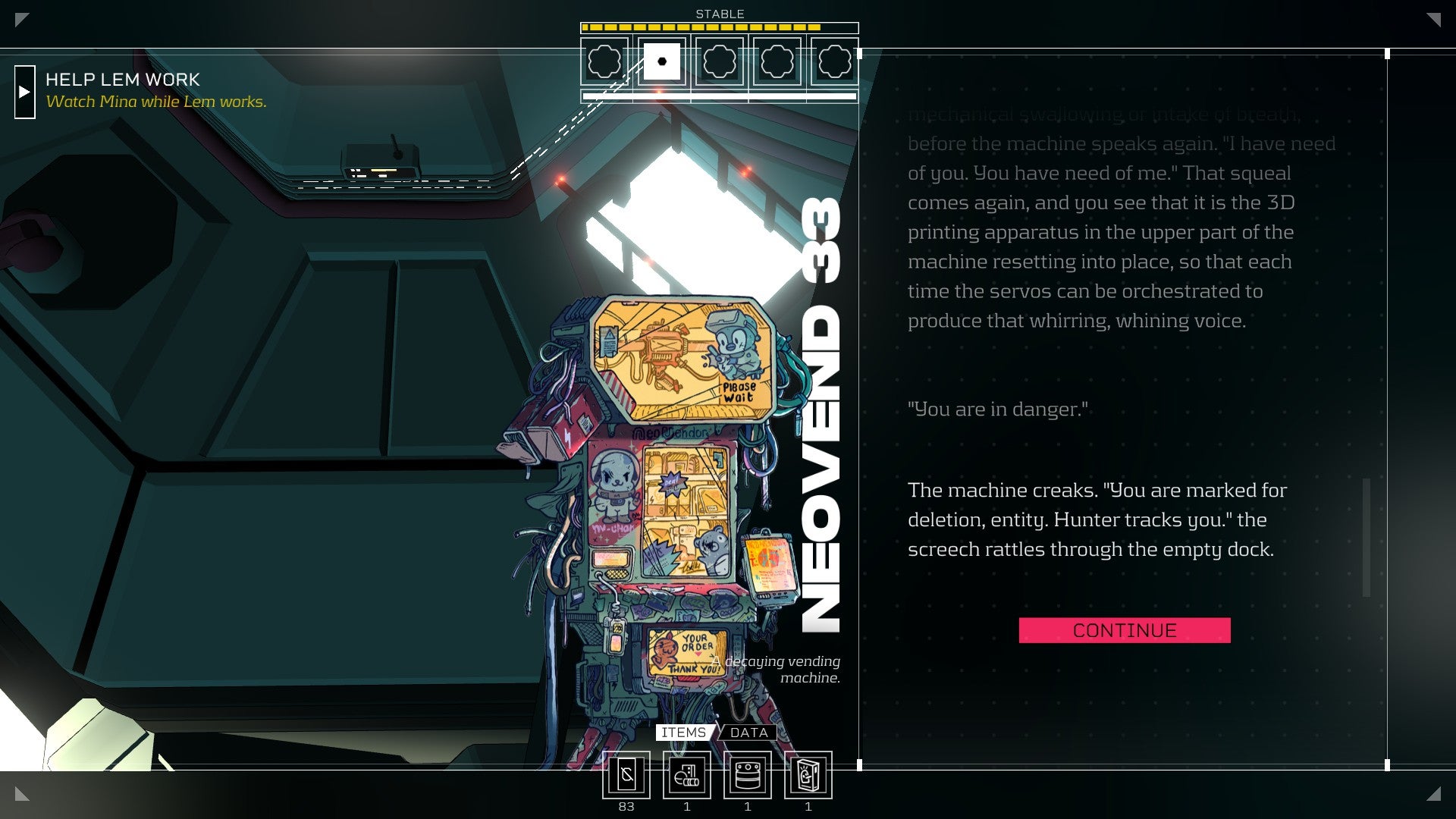Viewport: 1456px width, 819px height.
Task: Switch to the DATA tab
Action: pos(748,733)
